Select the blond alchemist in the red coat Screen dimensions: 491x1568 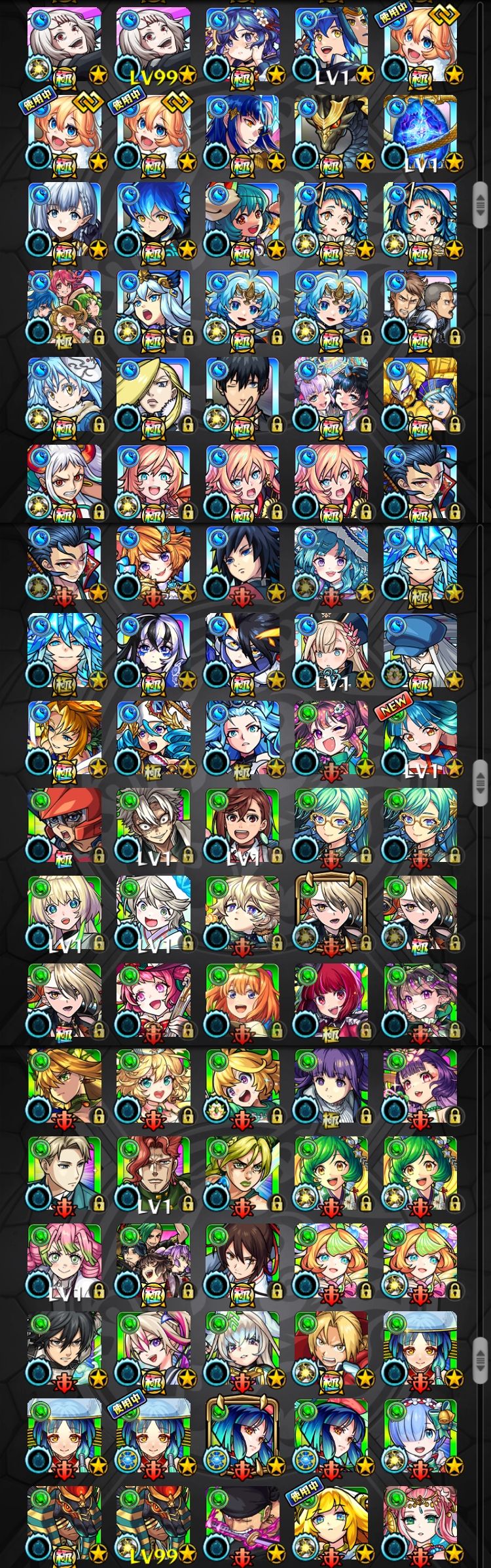331,1348
